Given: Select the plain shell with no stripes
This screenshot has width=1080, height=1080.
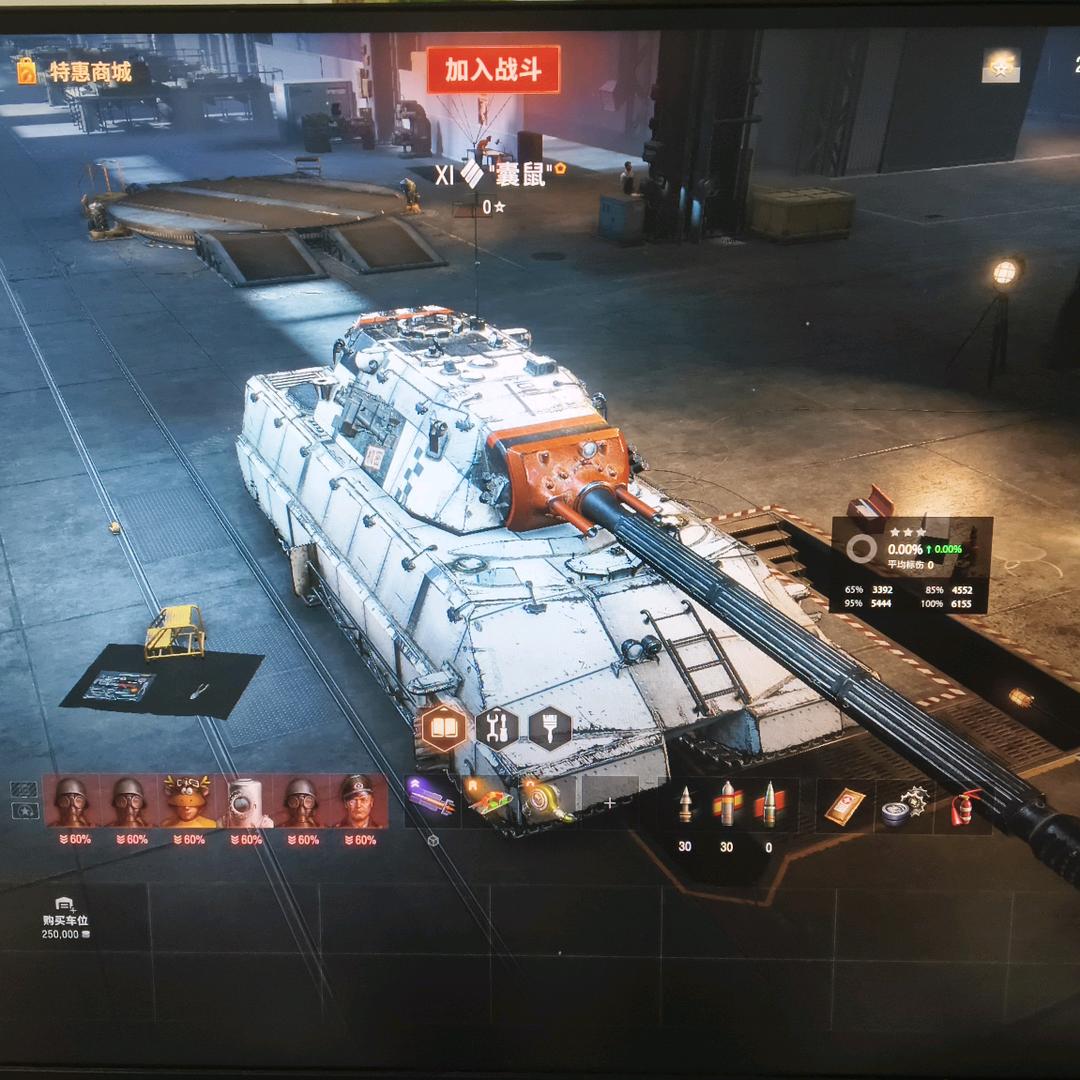Looking at the screenshot, I should click(685, 805).
